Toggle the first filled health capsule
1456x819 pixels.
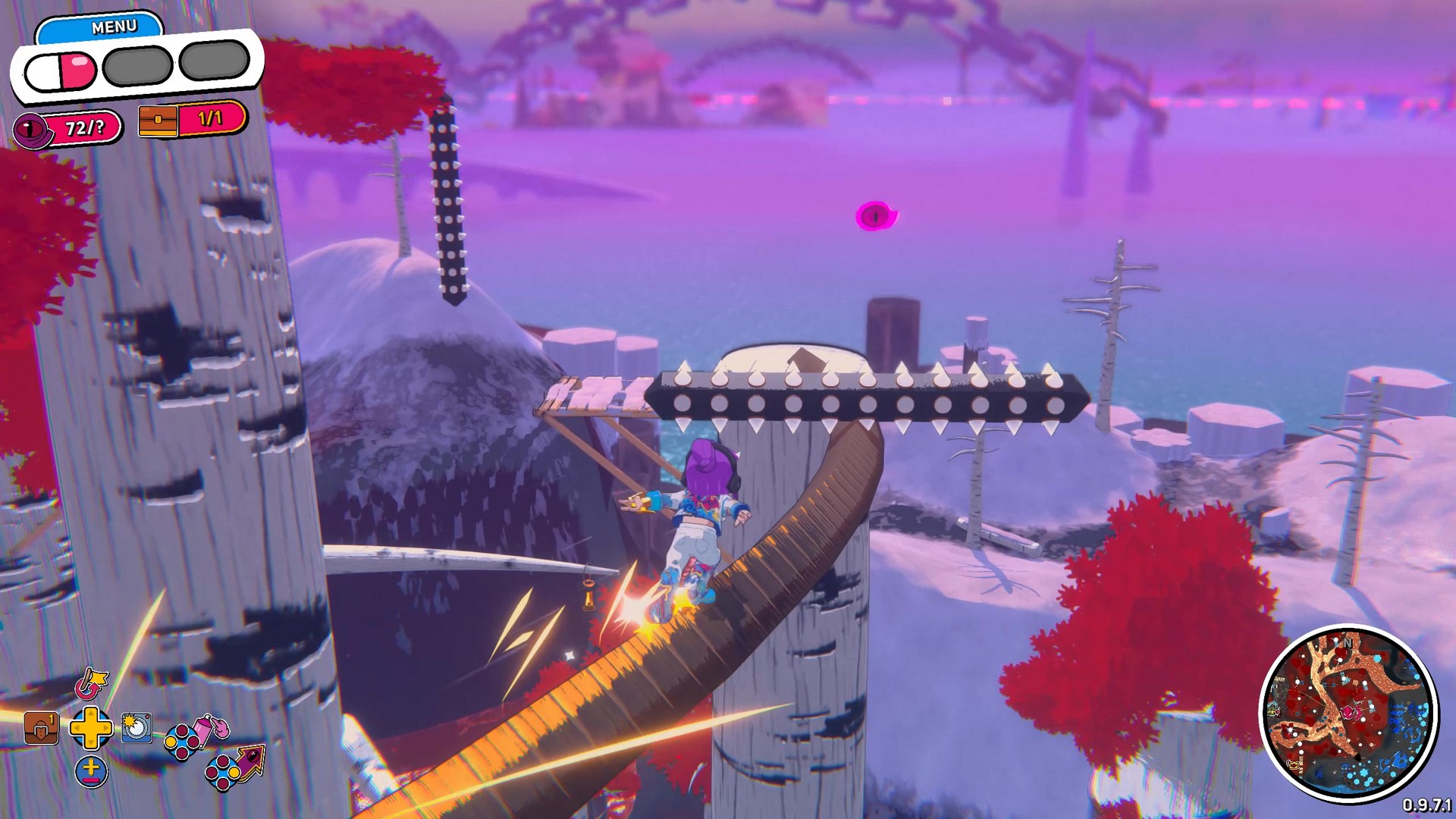tap(61, 70)
